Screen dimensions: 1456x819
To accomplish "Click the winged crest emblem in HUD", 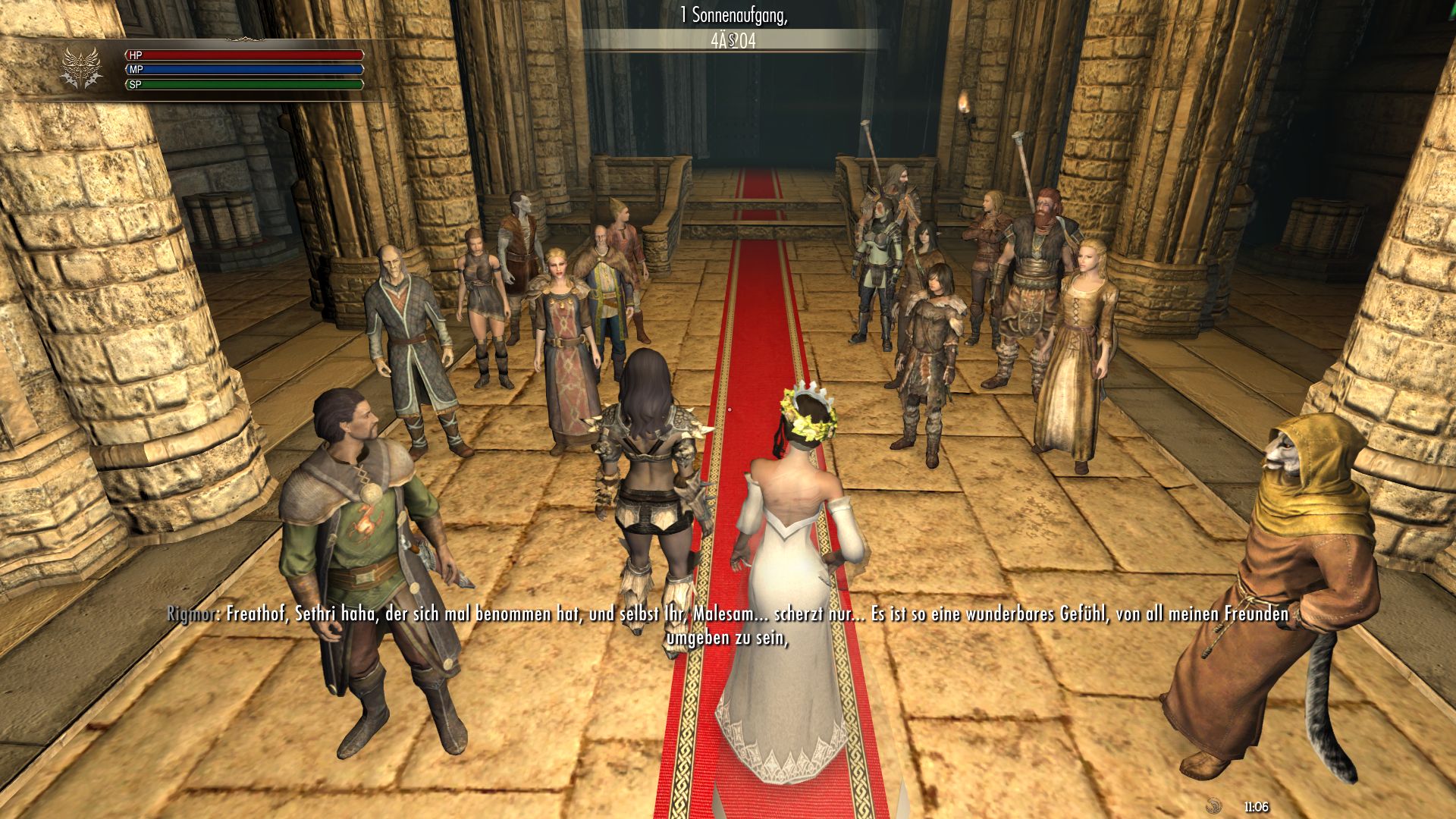I will pyautogui.click(x=81, y=64).
